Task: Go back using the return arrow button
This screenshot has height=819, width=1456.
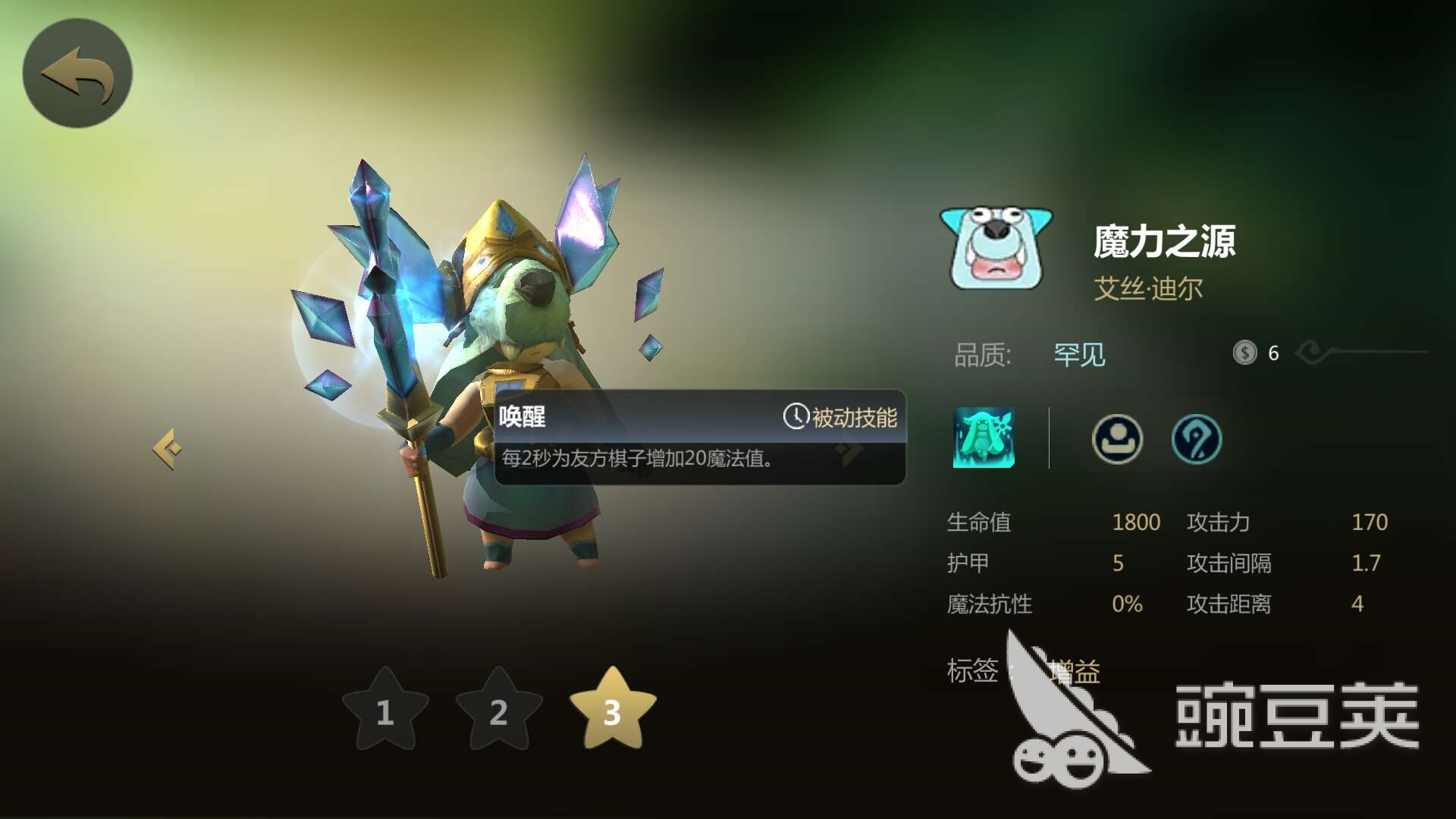Action: 77,74
